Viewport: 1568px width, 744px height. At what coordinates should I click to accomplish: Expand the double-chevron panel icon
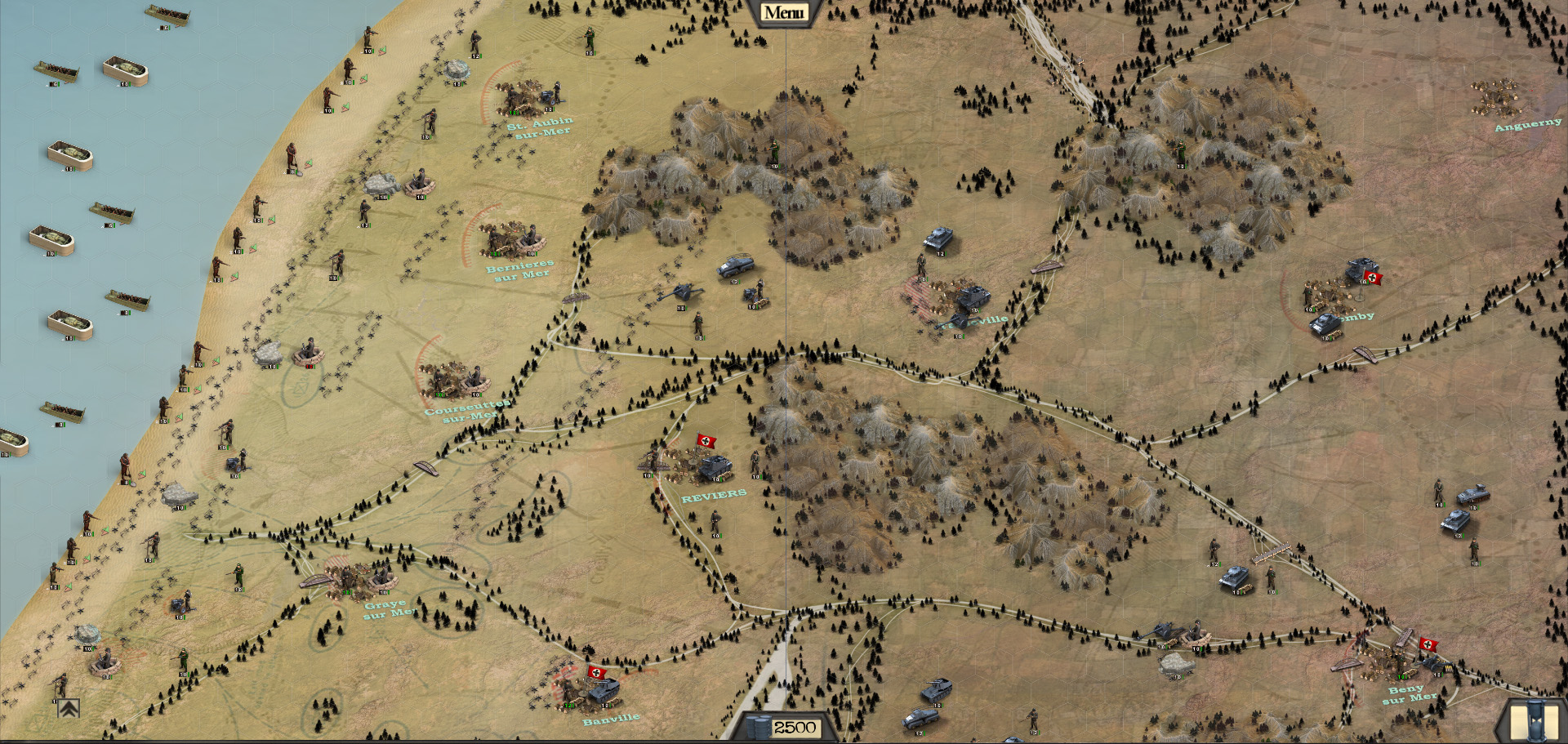click(x=69, y=708)
